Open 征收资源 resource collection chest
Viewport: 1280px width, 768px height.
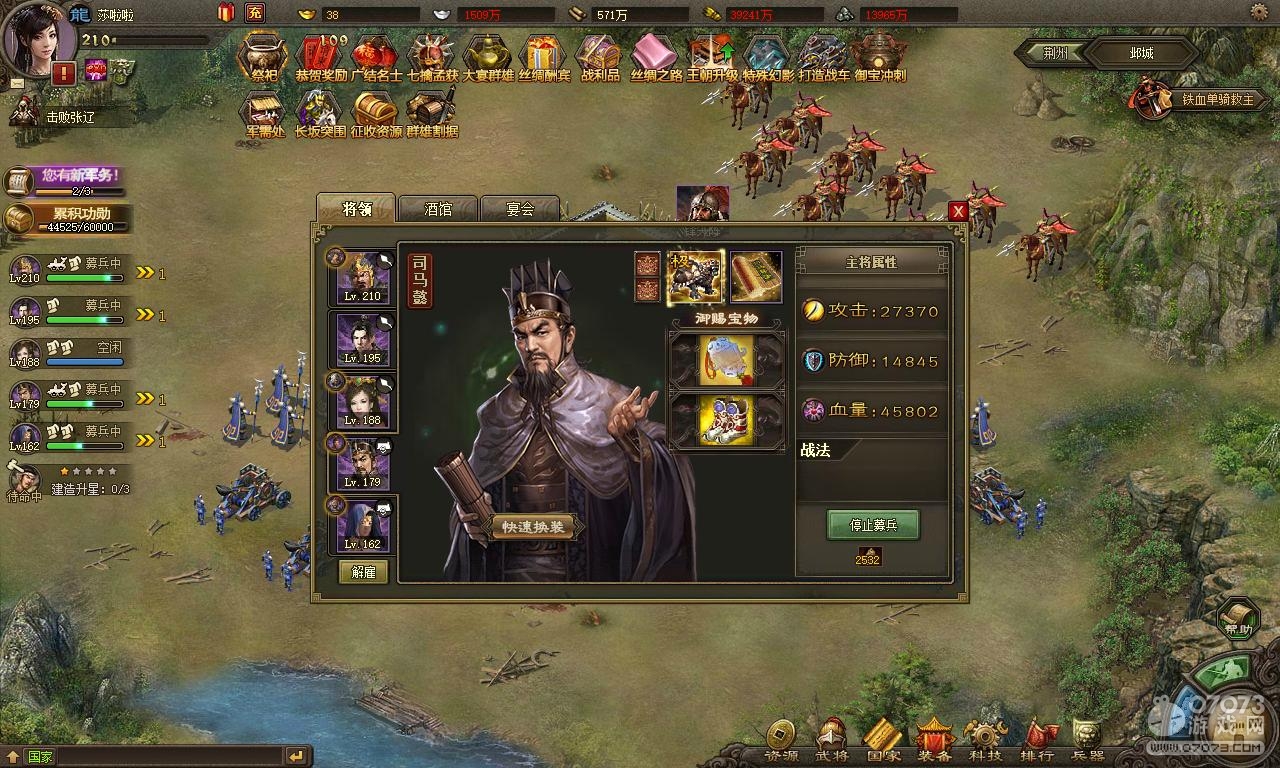(376, 113)
